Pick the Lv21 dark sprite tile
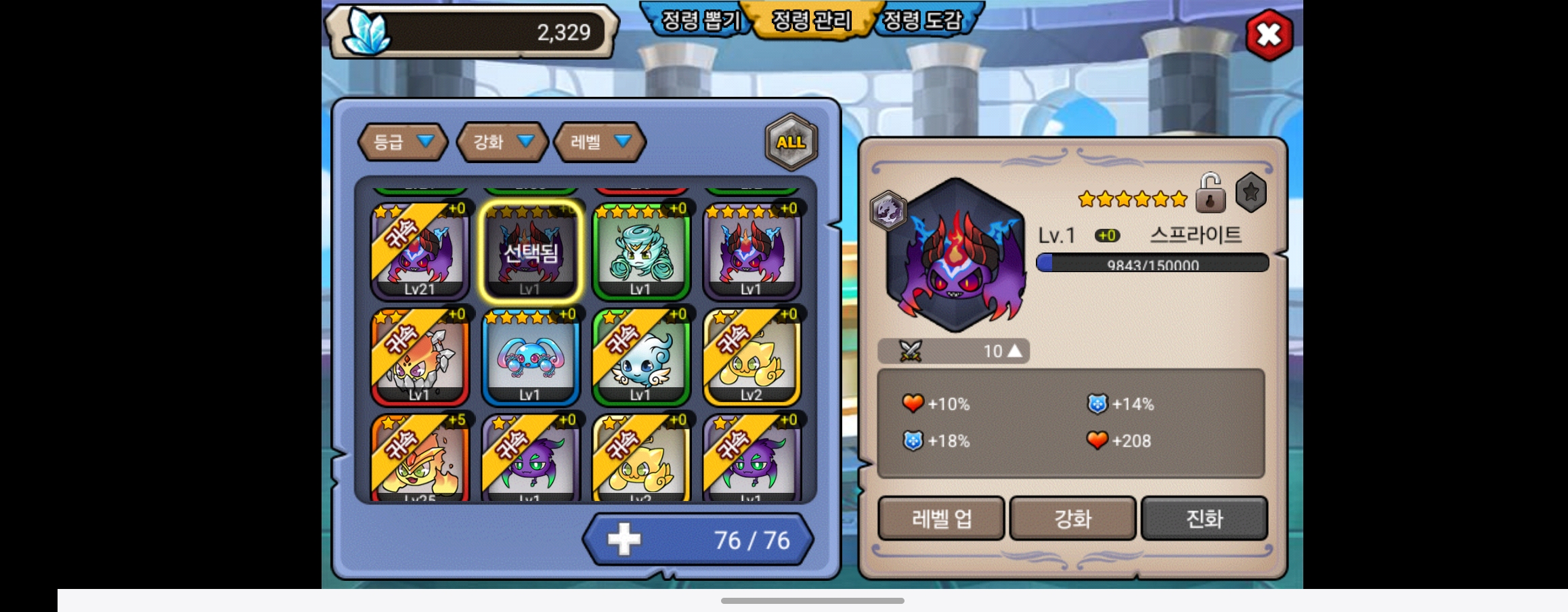1568x612 pixels. point(420,251)
